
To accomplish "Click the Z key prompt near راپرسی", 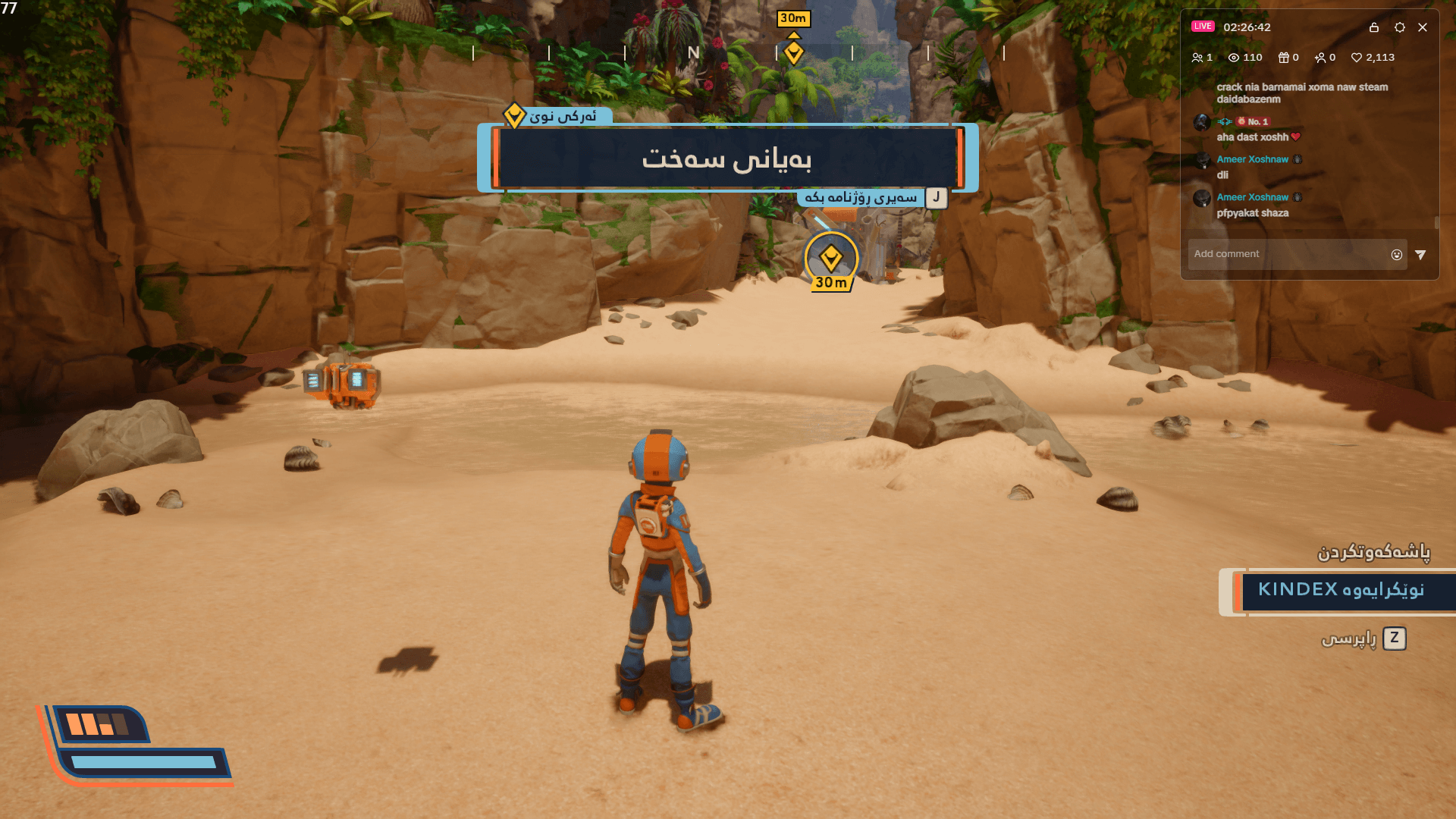I will pyautogui.click(x=1395, y=639).
